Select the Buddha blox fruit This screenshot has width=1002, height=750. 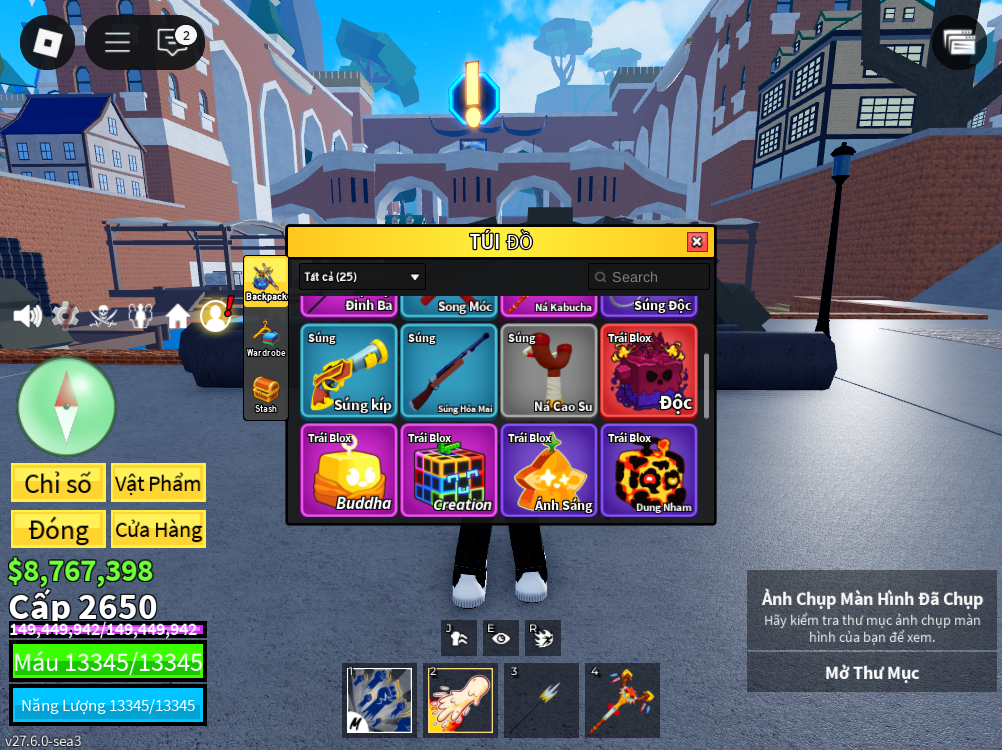[349, 470]
